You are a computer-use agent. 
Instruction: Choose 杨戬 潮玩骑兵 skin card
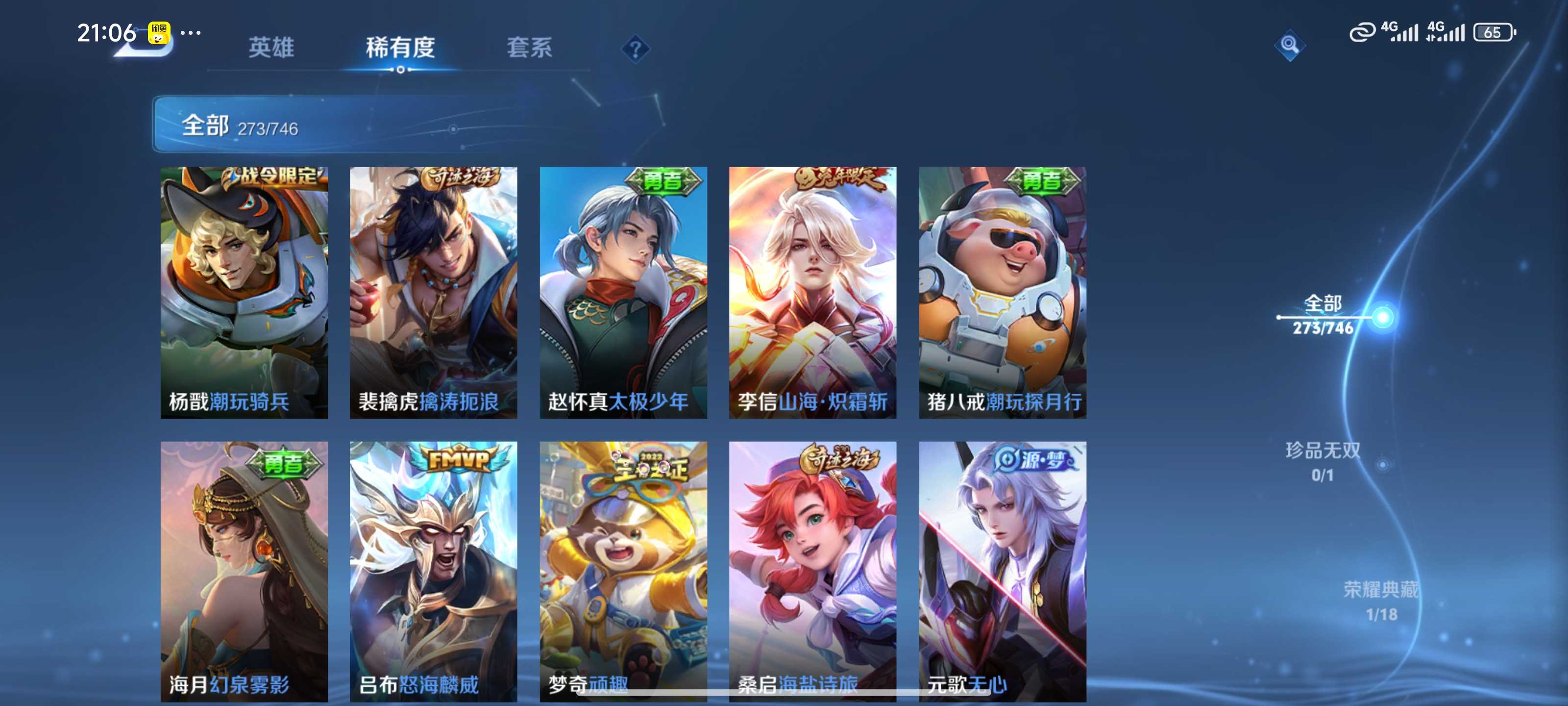point(244,292)
